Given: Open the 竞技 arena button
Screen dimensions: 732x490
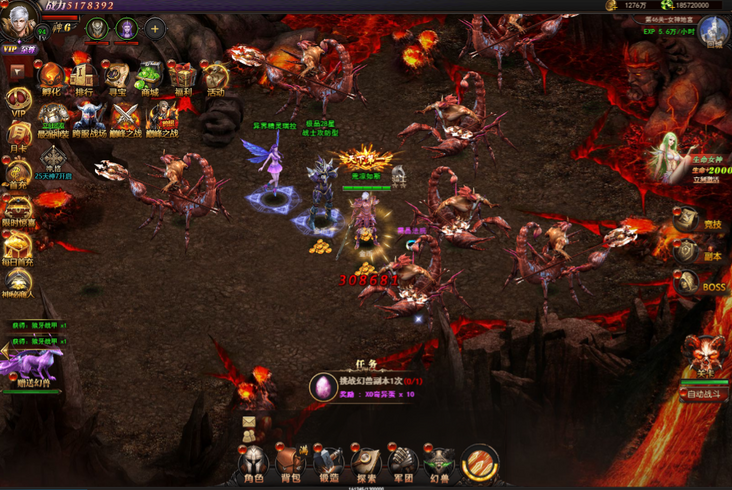Looking at the screenshot, I should pos(686,220).
